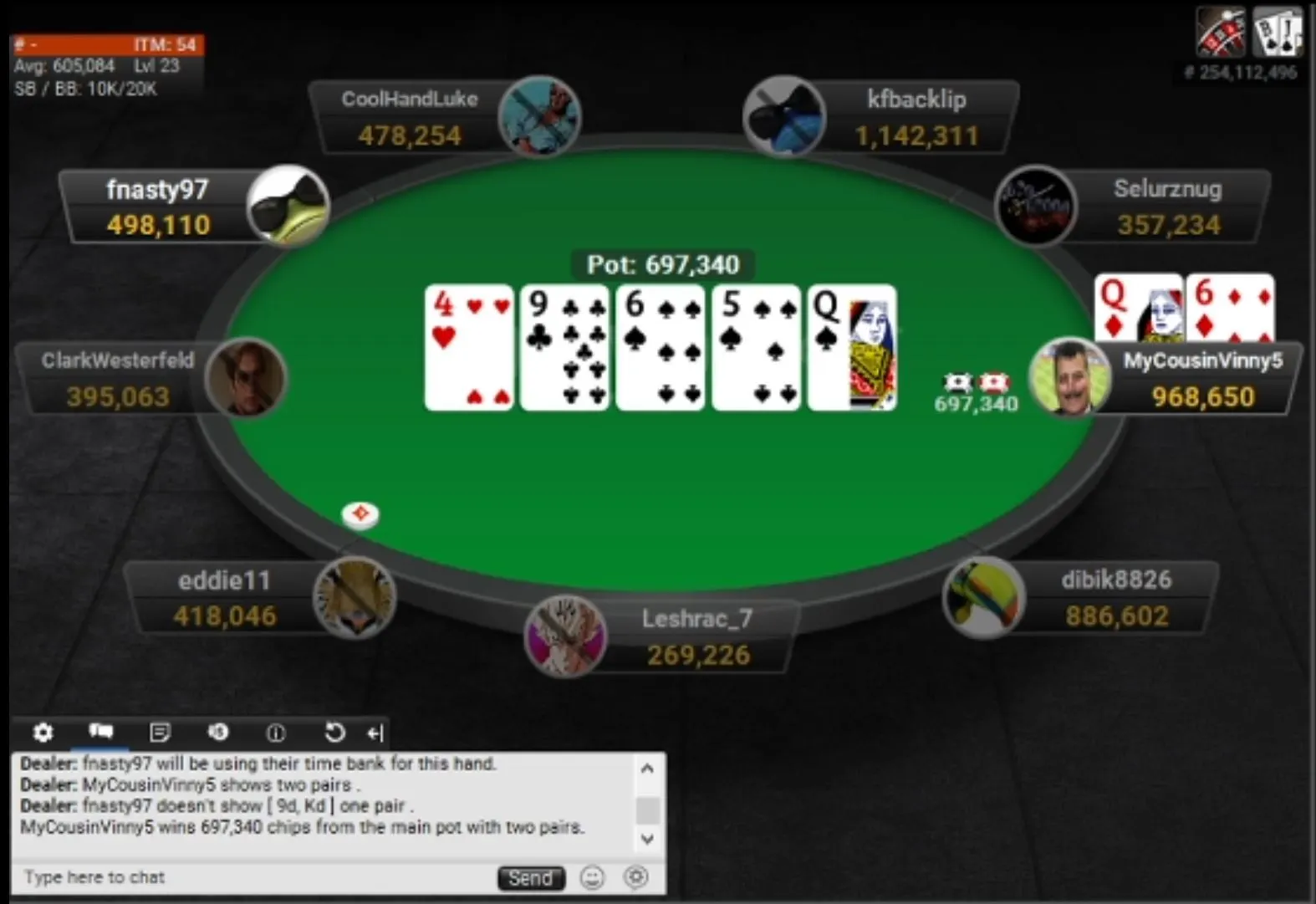
Task: Launch the blackjack cards mini-game icon
Action: [x=1277, y=32]
